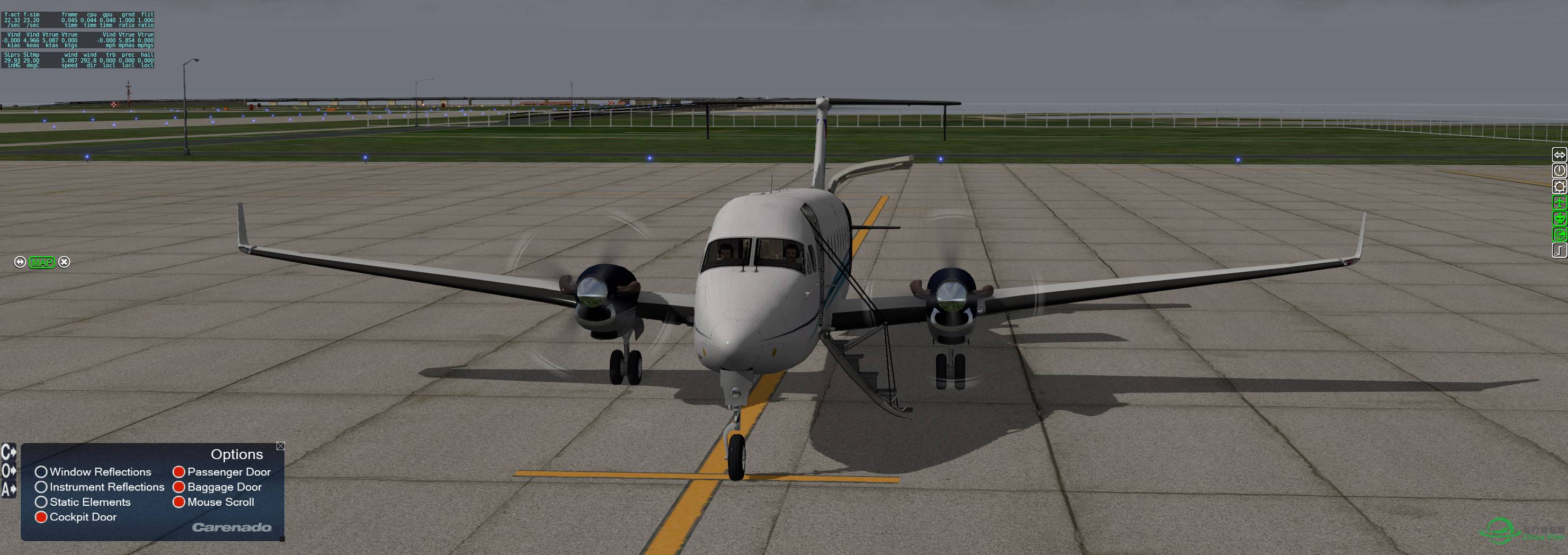Click the Carenado logo in the Options panel
1568x555 pixels.
(x=233, y=528)
